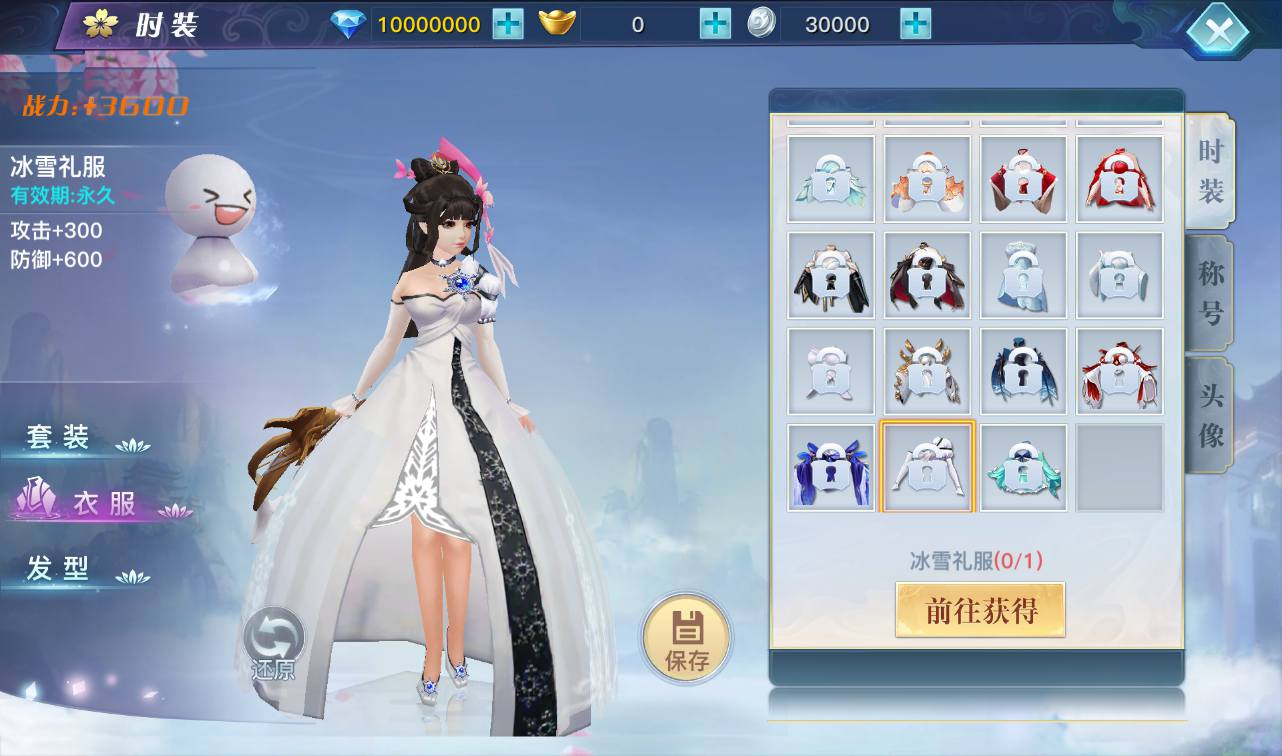
Task: Choose the locked orange and white outfit
Action: point(927,179)
